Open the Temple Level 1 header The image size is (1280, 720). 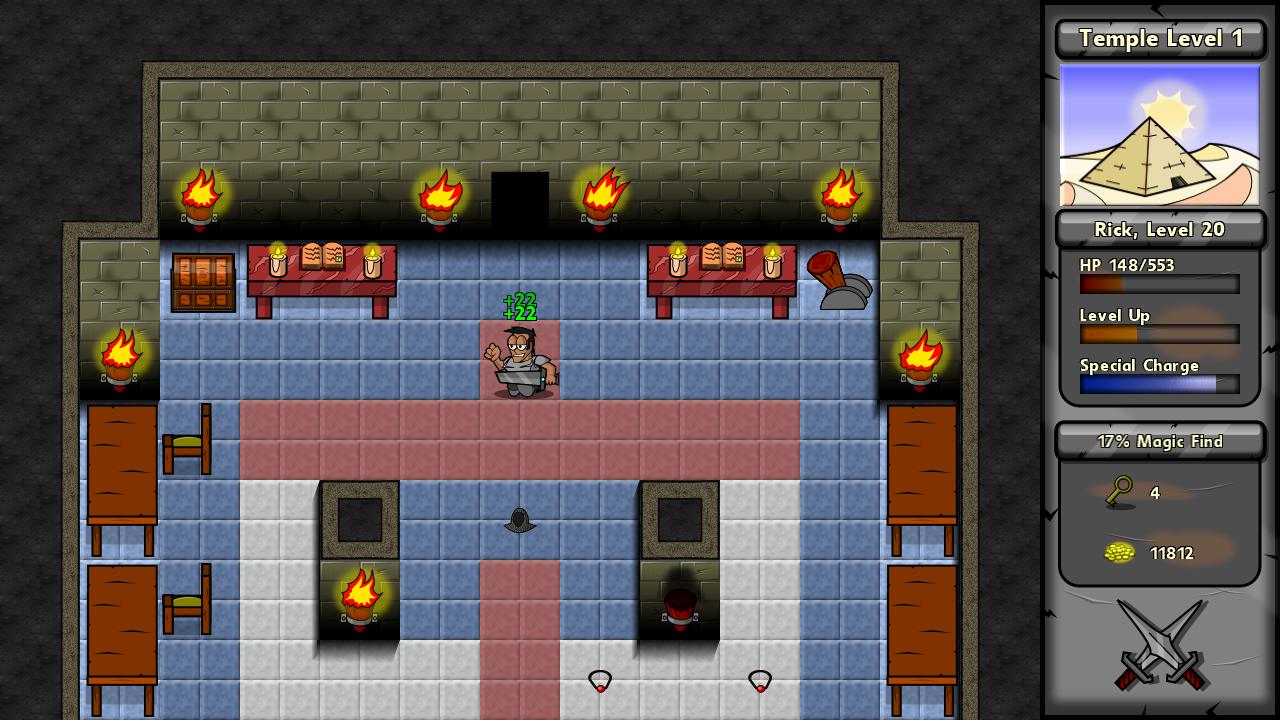tap(1159, 39)
